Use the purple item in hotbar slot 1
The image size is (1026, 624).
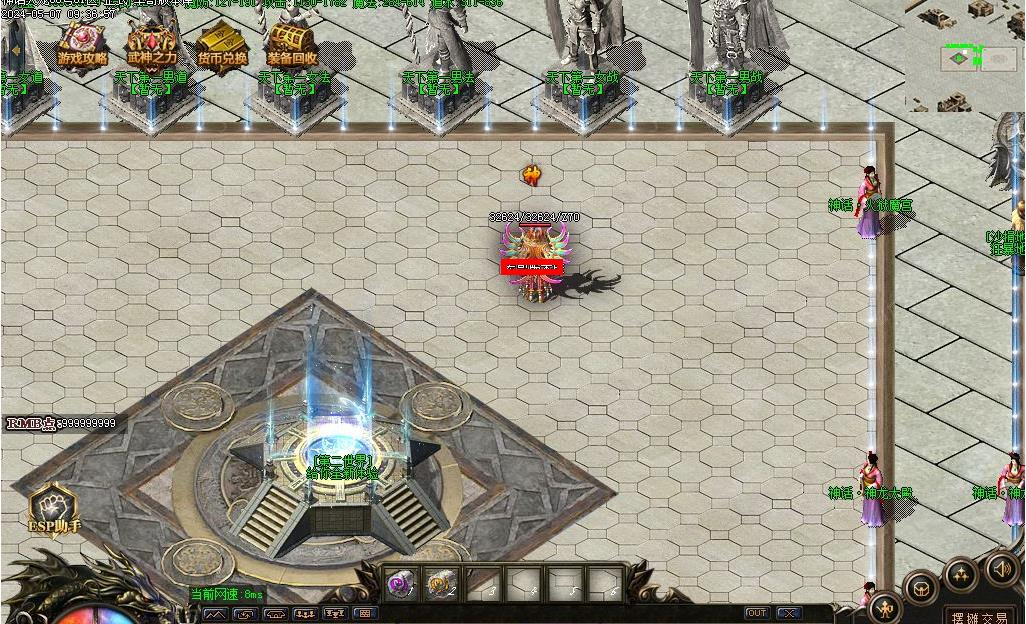point(401,584)
